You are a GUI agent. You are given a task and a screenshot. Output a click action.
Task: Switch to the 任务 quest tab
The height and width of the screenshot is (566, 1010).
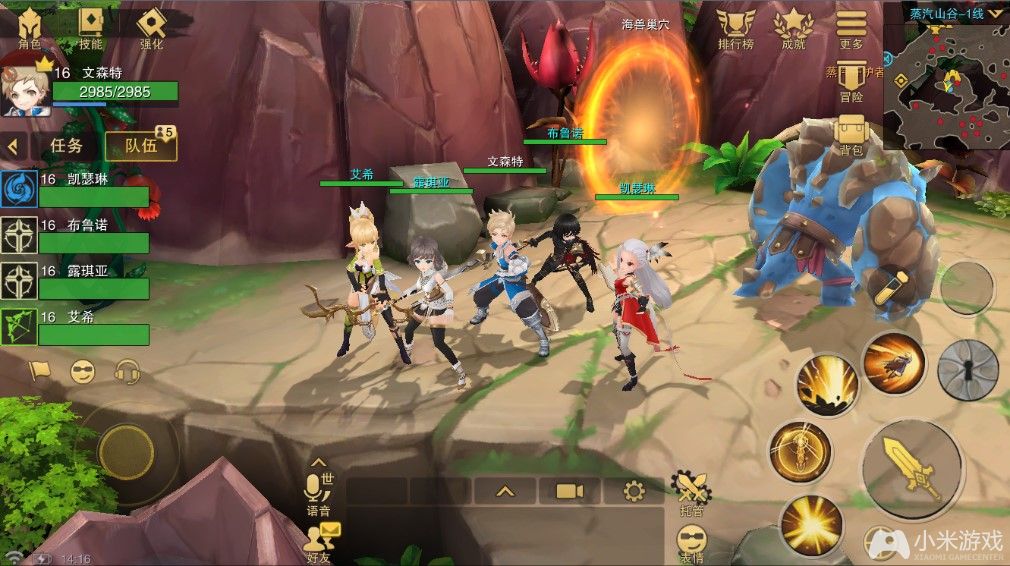pyautogui.click(x=66, y=145)
